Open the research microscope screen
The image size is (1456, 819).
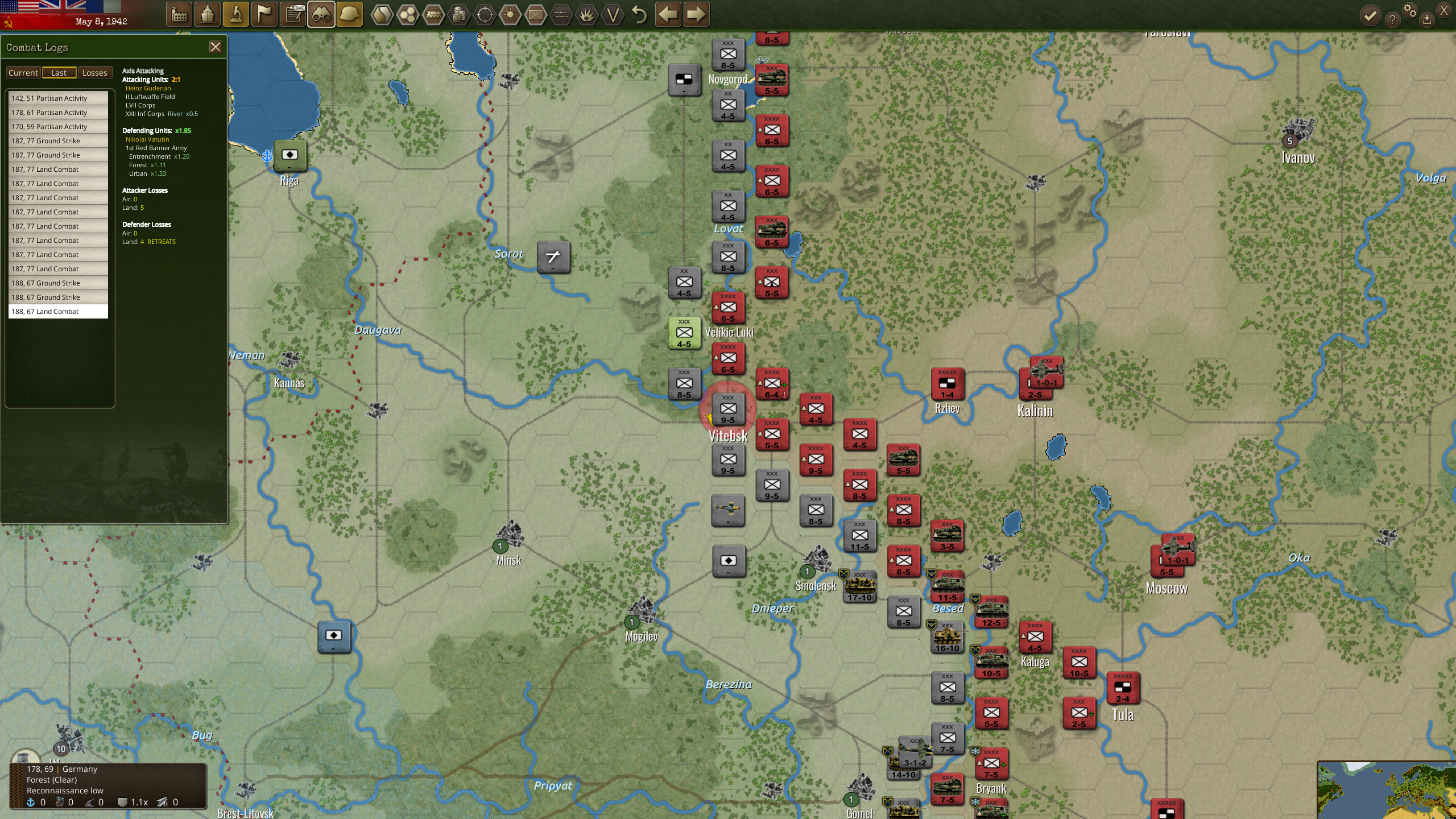click(x=237, y=14)
